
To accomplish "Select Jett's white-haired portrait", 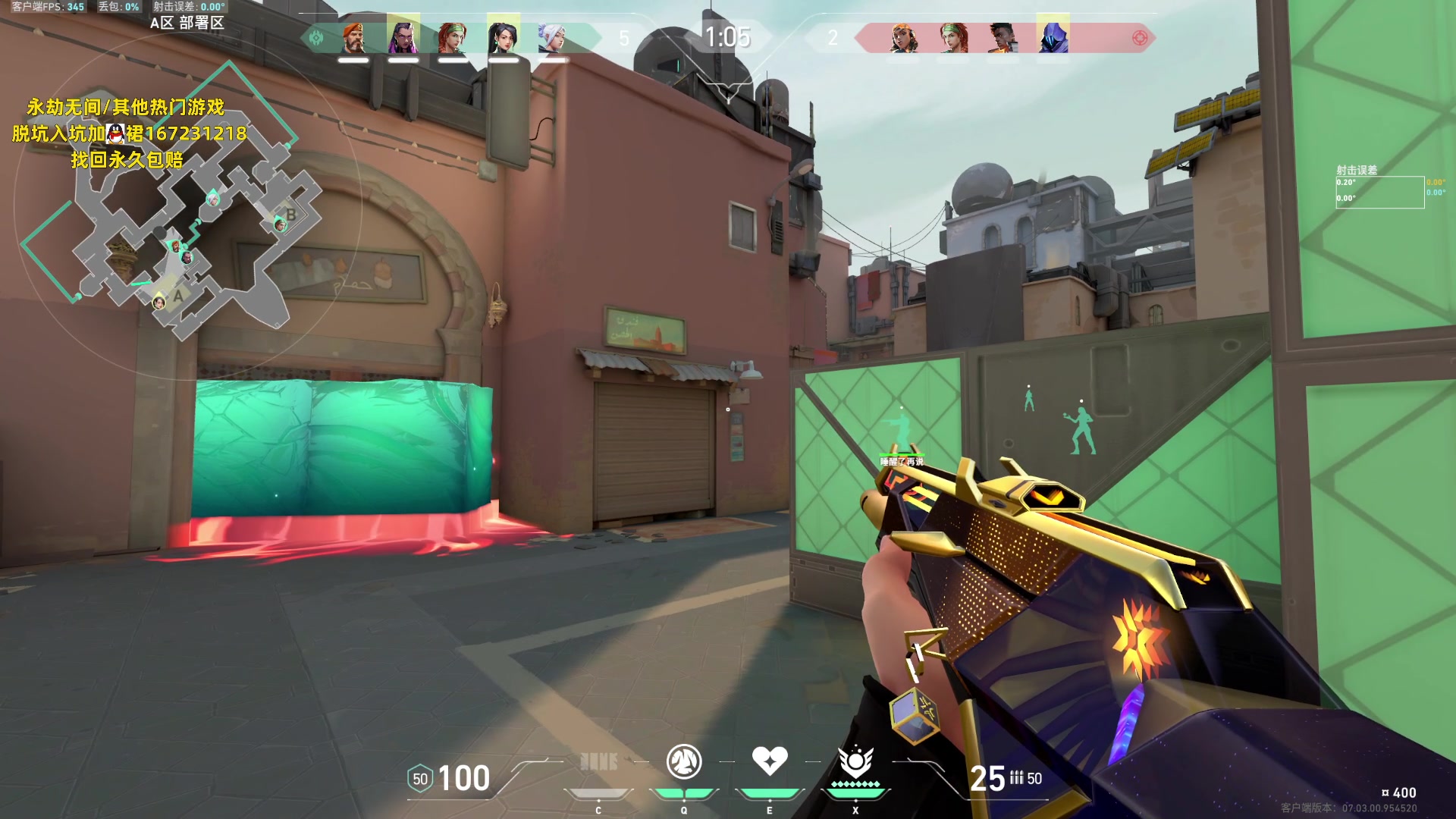I will 552,36.
